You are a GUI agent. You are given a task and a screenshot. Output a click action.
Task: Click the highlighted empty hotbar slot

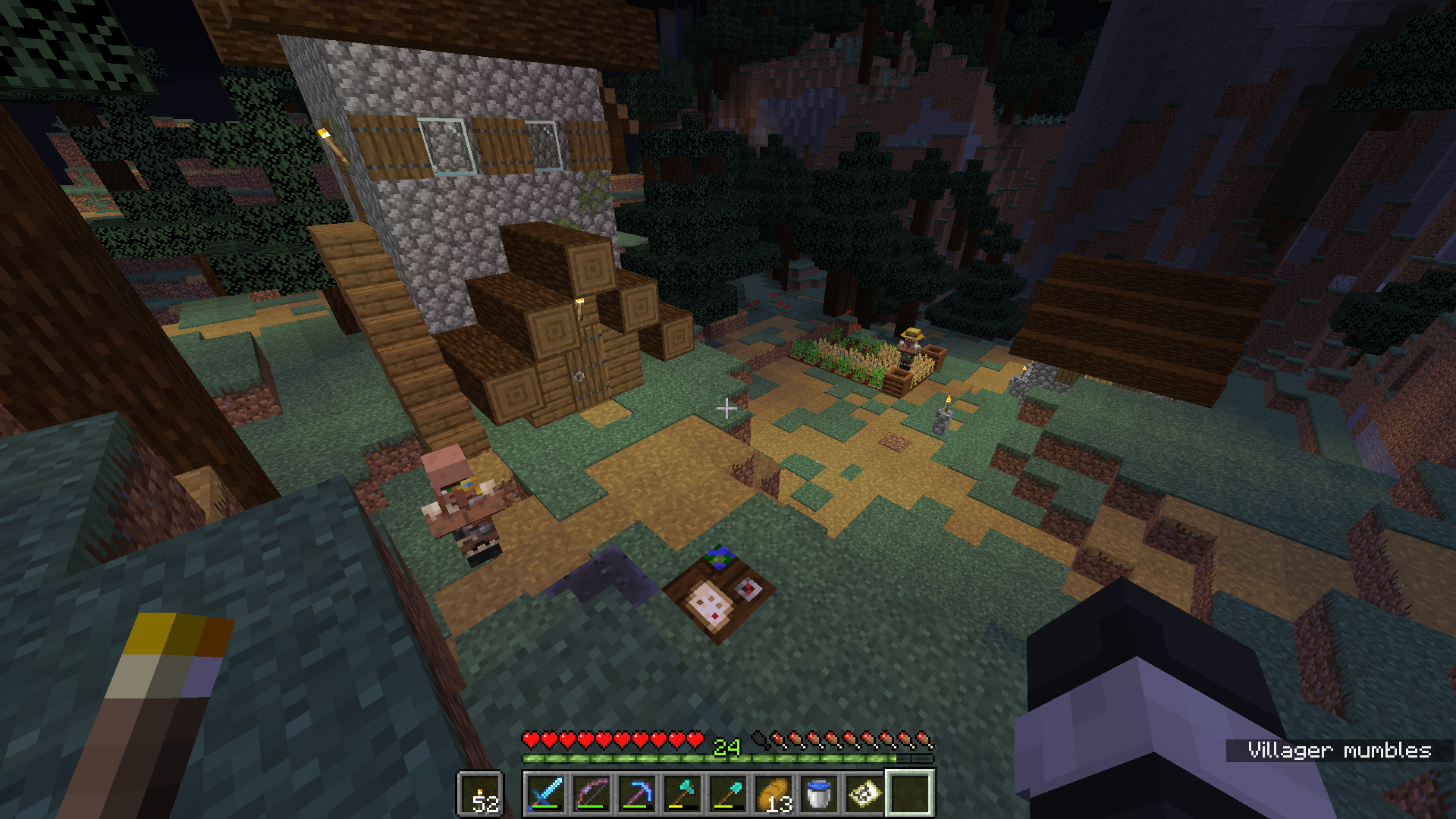click(910, 794)
